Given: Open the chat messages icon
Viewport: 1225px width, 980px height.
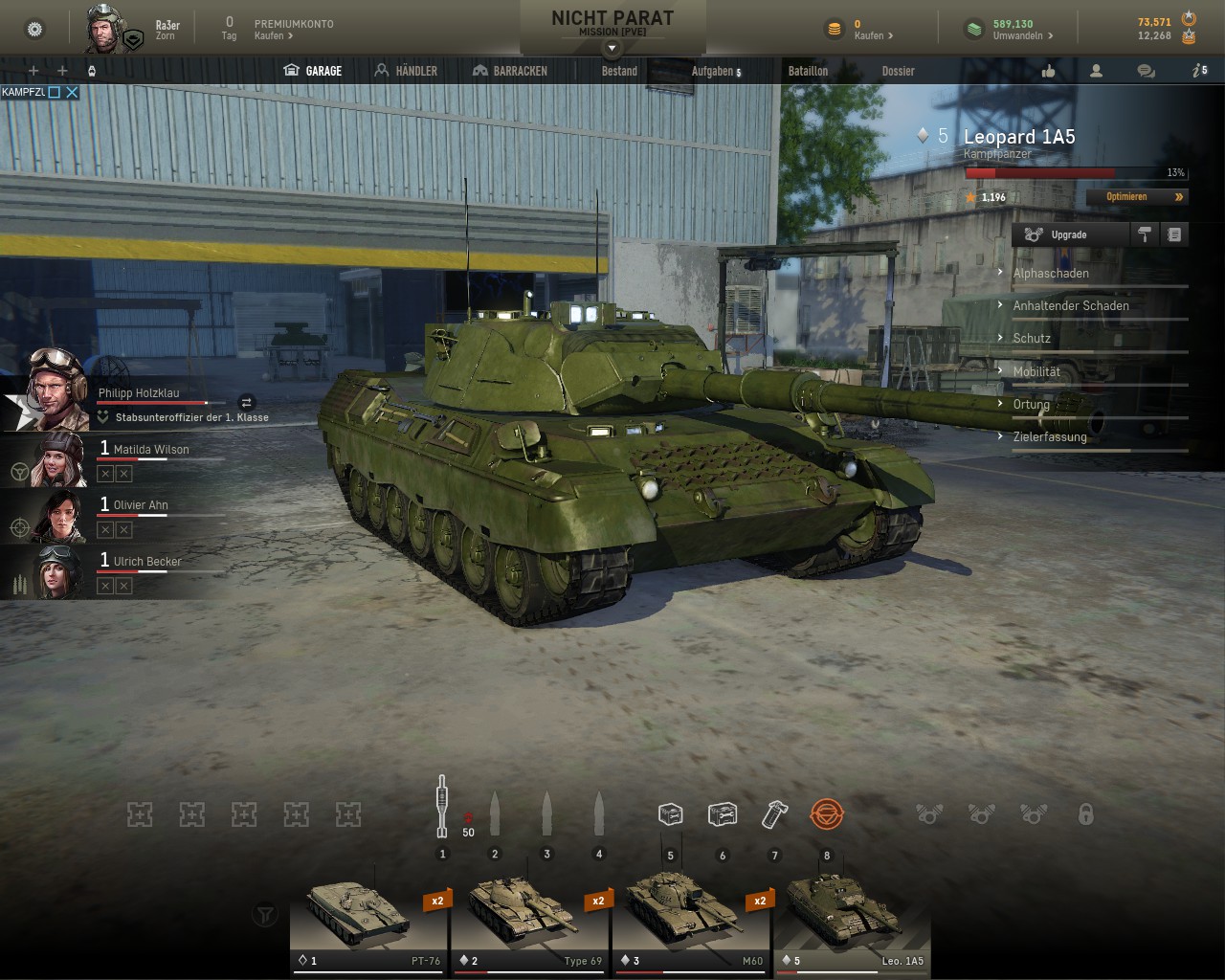Looking at the screenshot, I should pyautogui.click(x=1145, y=70).
